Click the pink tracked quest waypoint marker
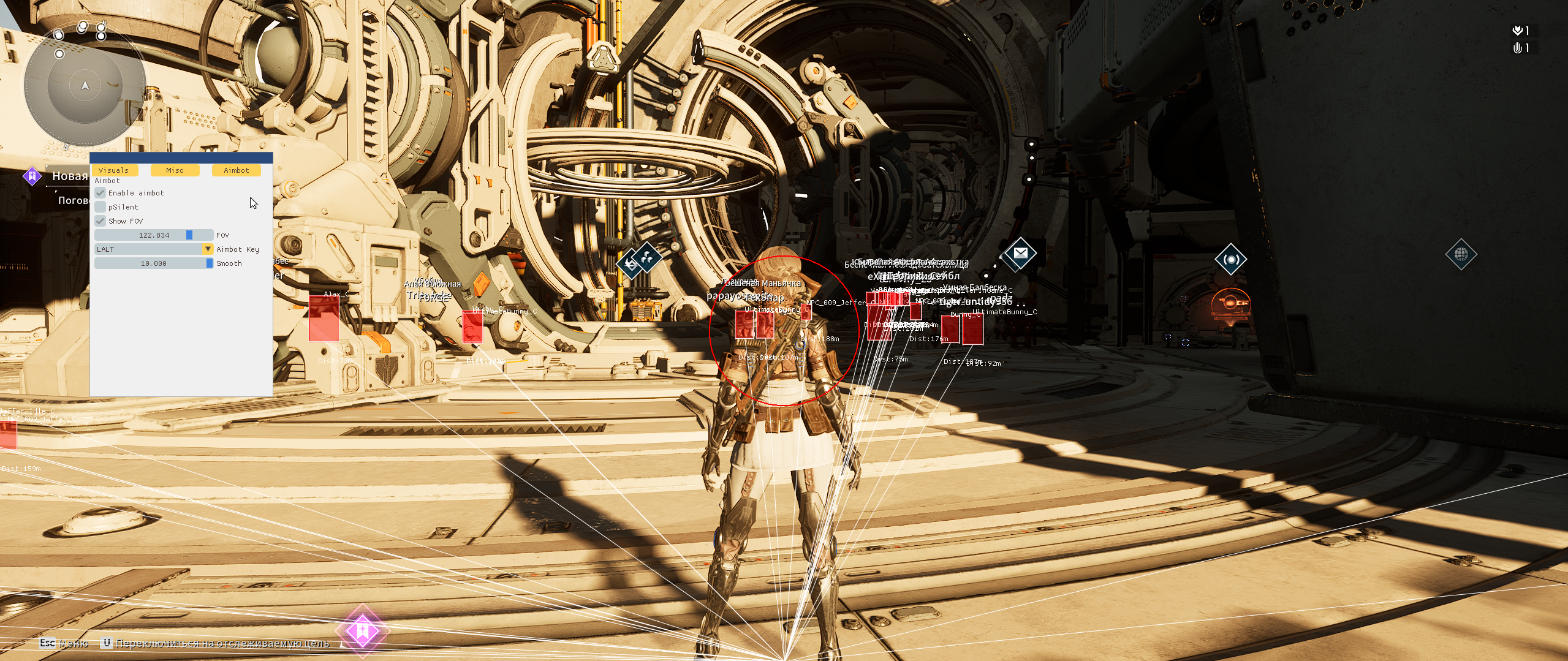 362,630
